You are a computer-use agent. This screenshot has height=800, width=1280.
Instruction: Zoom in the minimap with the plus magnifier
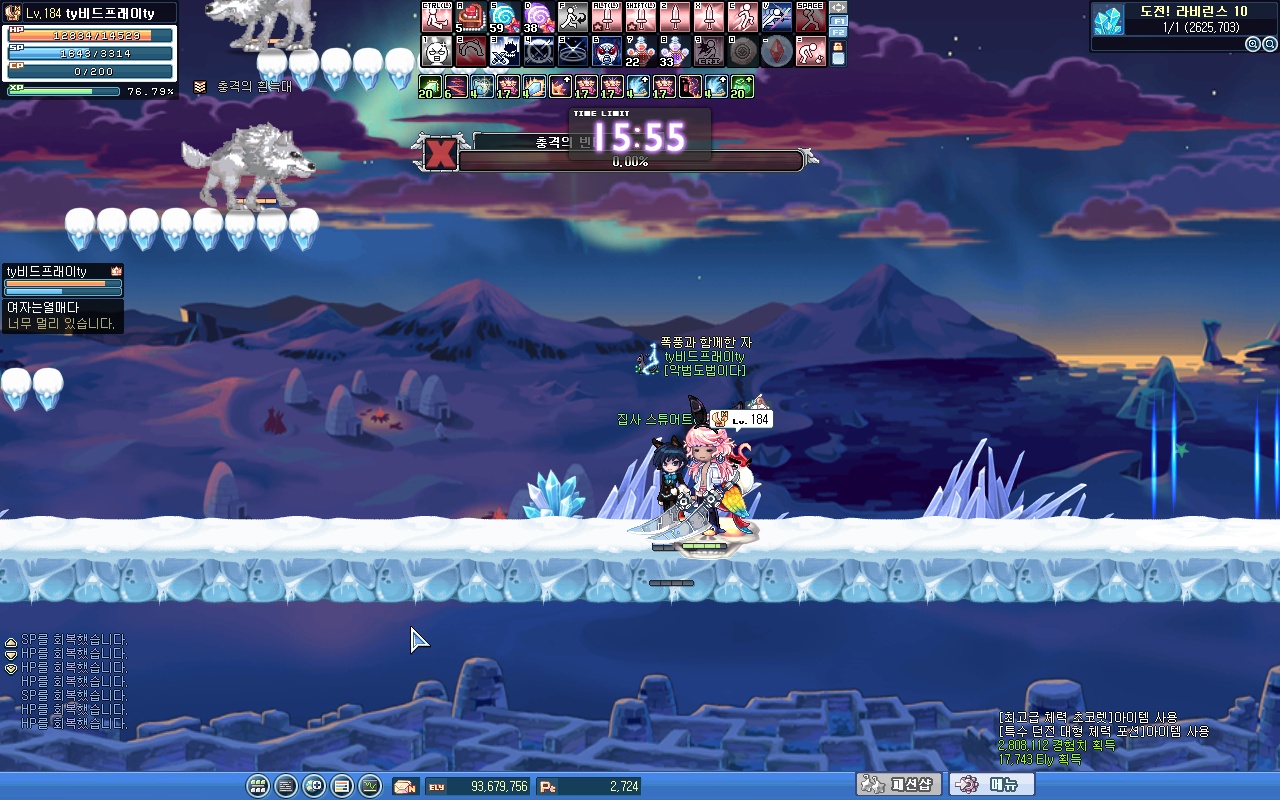tap(1253, 44)
